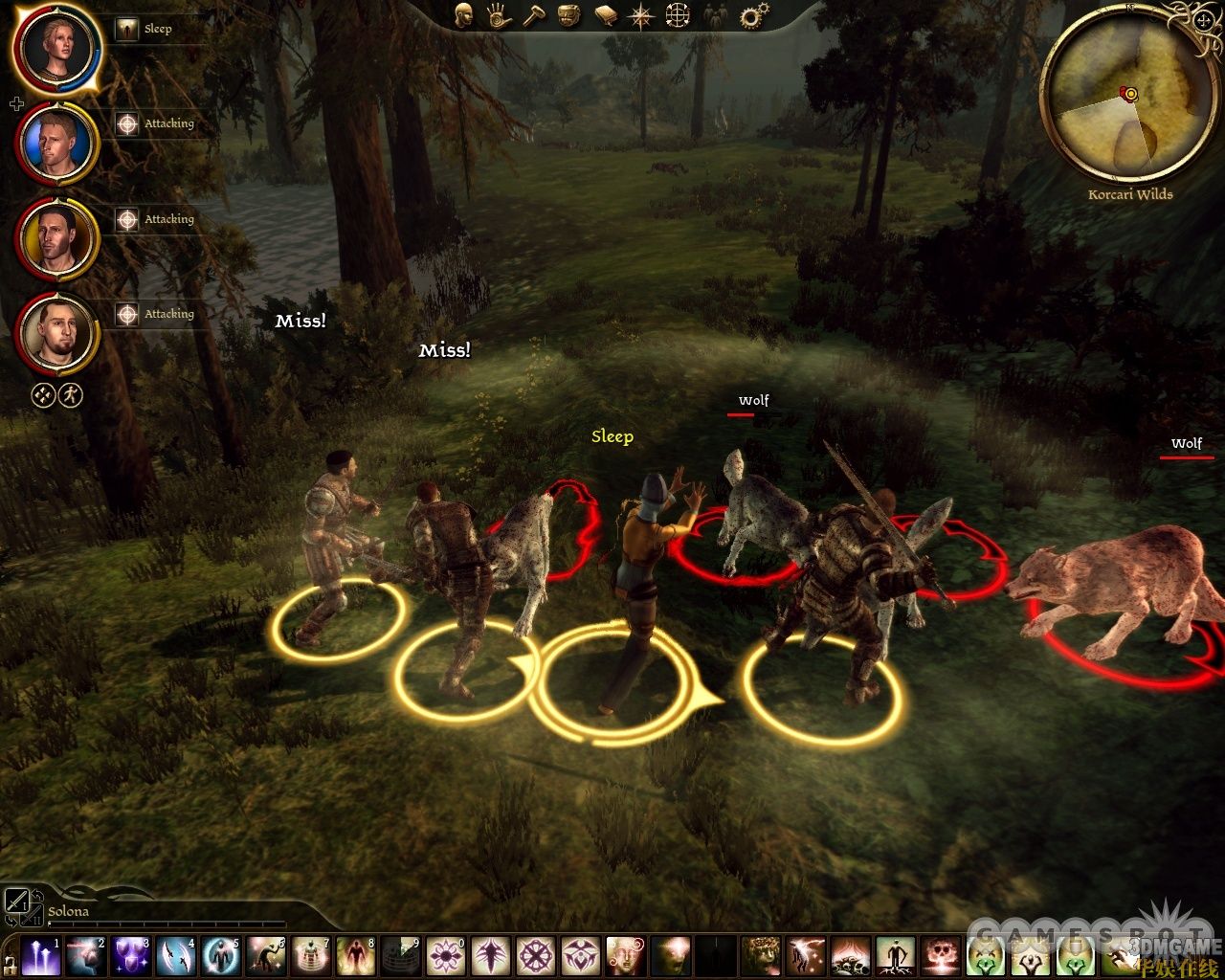Screen dimensions: 1225x980
Task: Open the world map compass star
Action: coord(640,15)
